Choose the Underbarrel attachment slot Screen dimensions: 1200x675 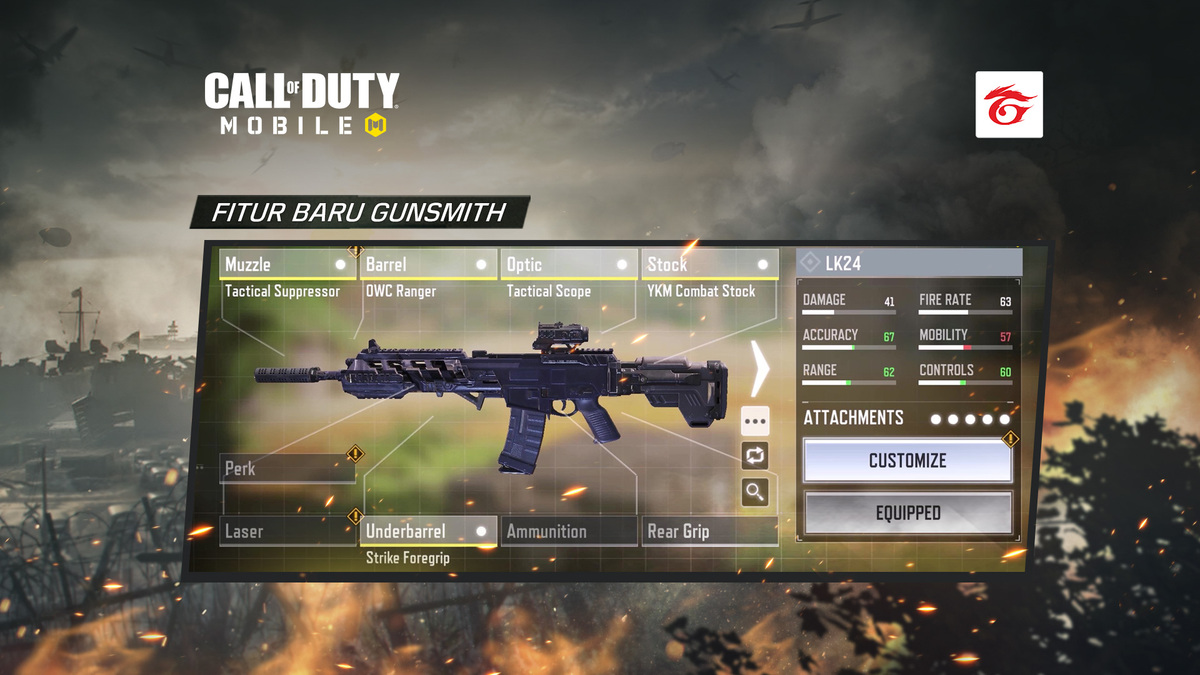click(428, 531)
